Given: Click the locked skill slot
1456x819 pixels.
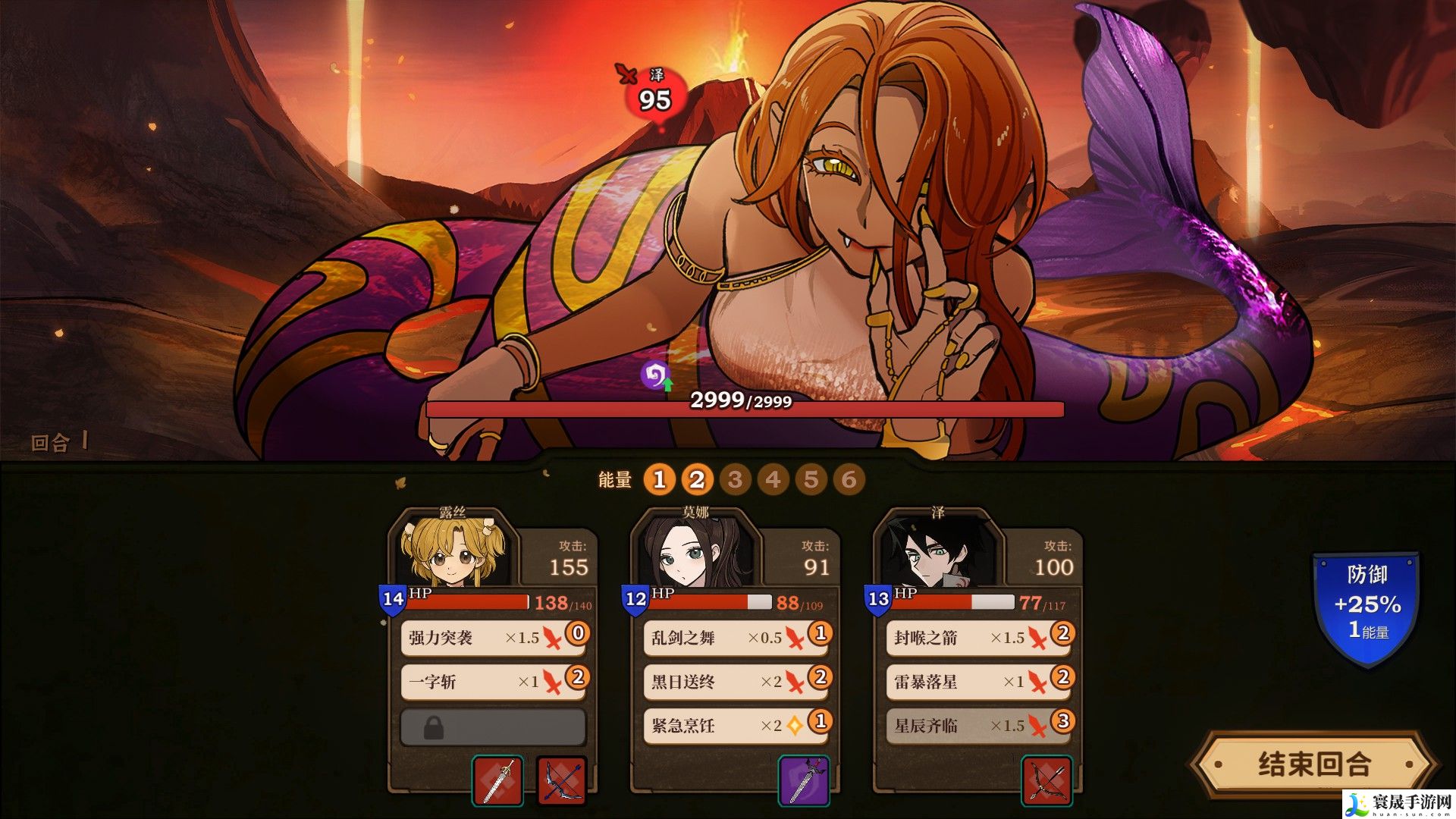Looking at the screenshot, I should [493, 727].
